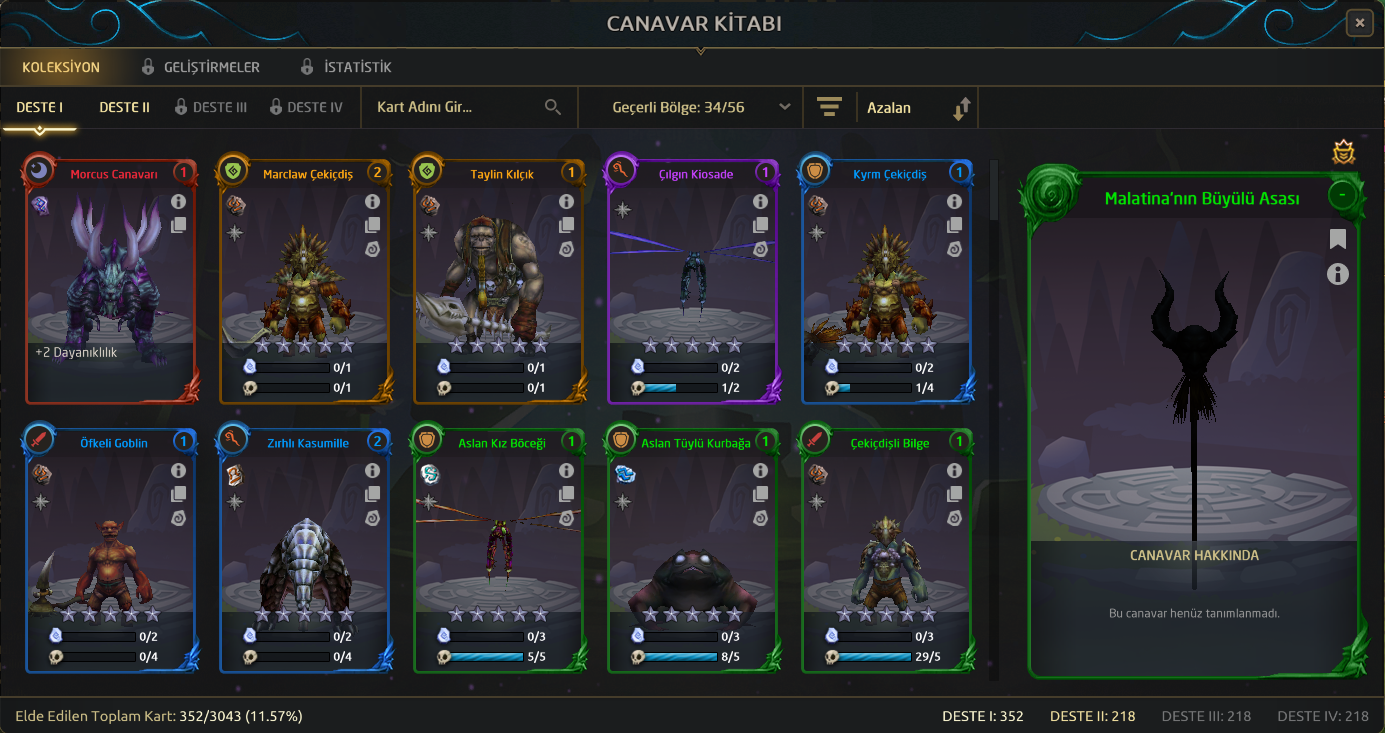Close the Canavar Kitabı window
1385x733 pixels.
click(x=1358, y=22)
